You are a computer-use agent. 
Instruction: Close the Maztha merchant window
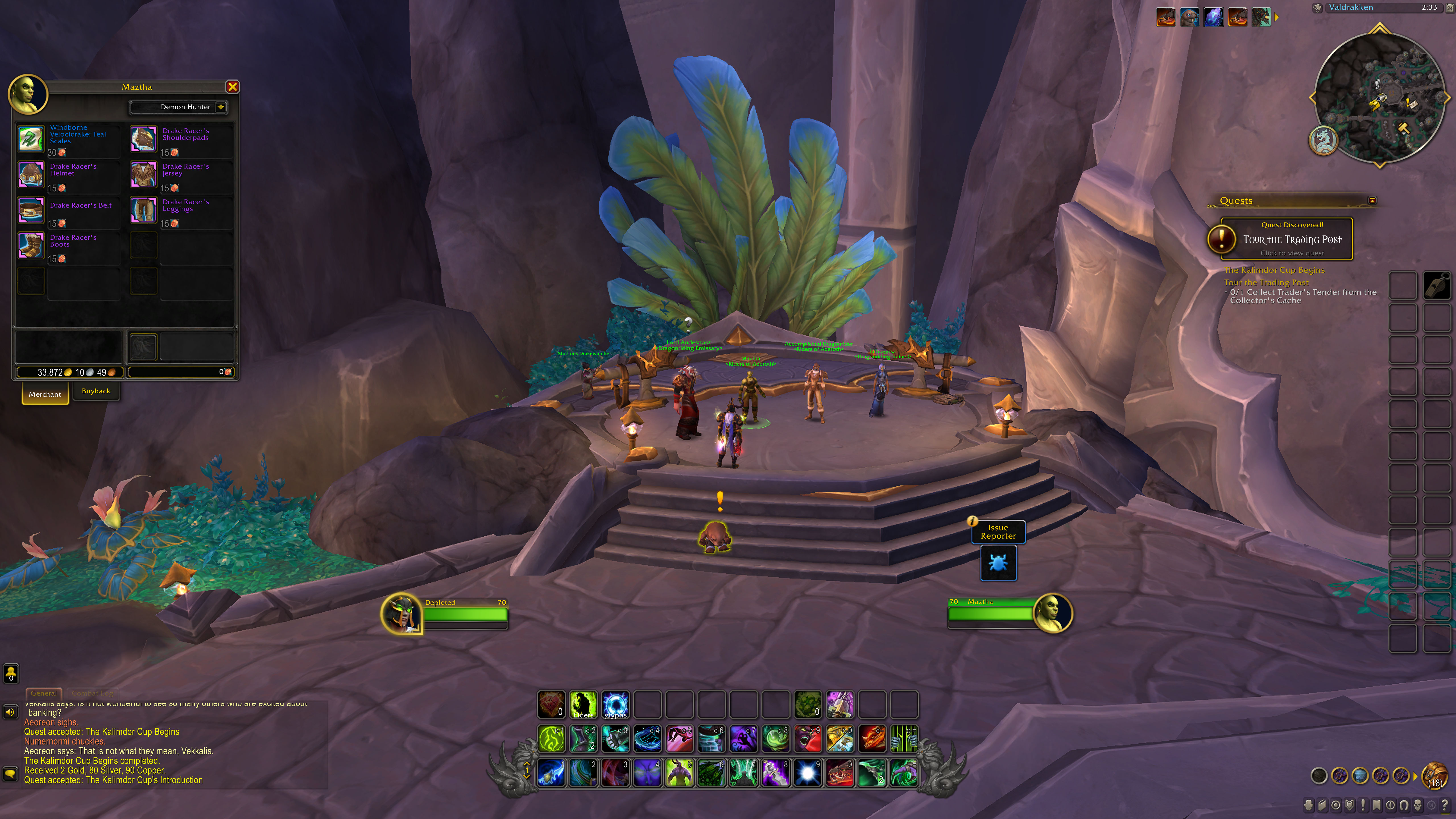tap(232, 86)
